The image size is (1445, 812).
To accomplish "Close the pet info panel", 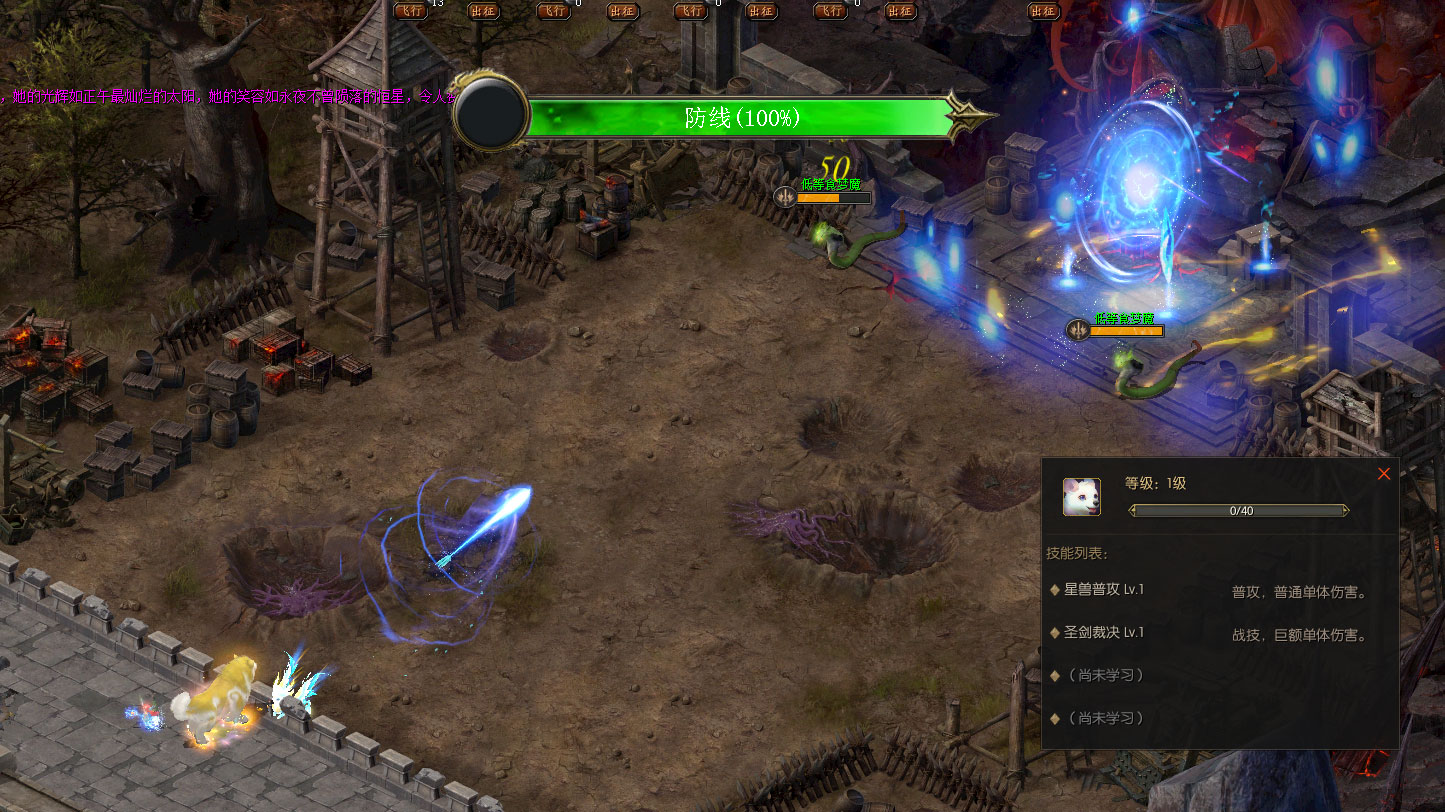I will [x=1384, y=474].
